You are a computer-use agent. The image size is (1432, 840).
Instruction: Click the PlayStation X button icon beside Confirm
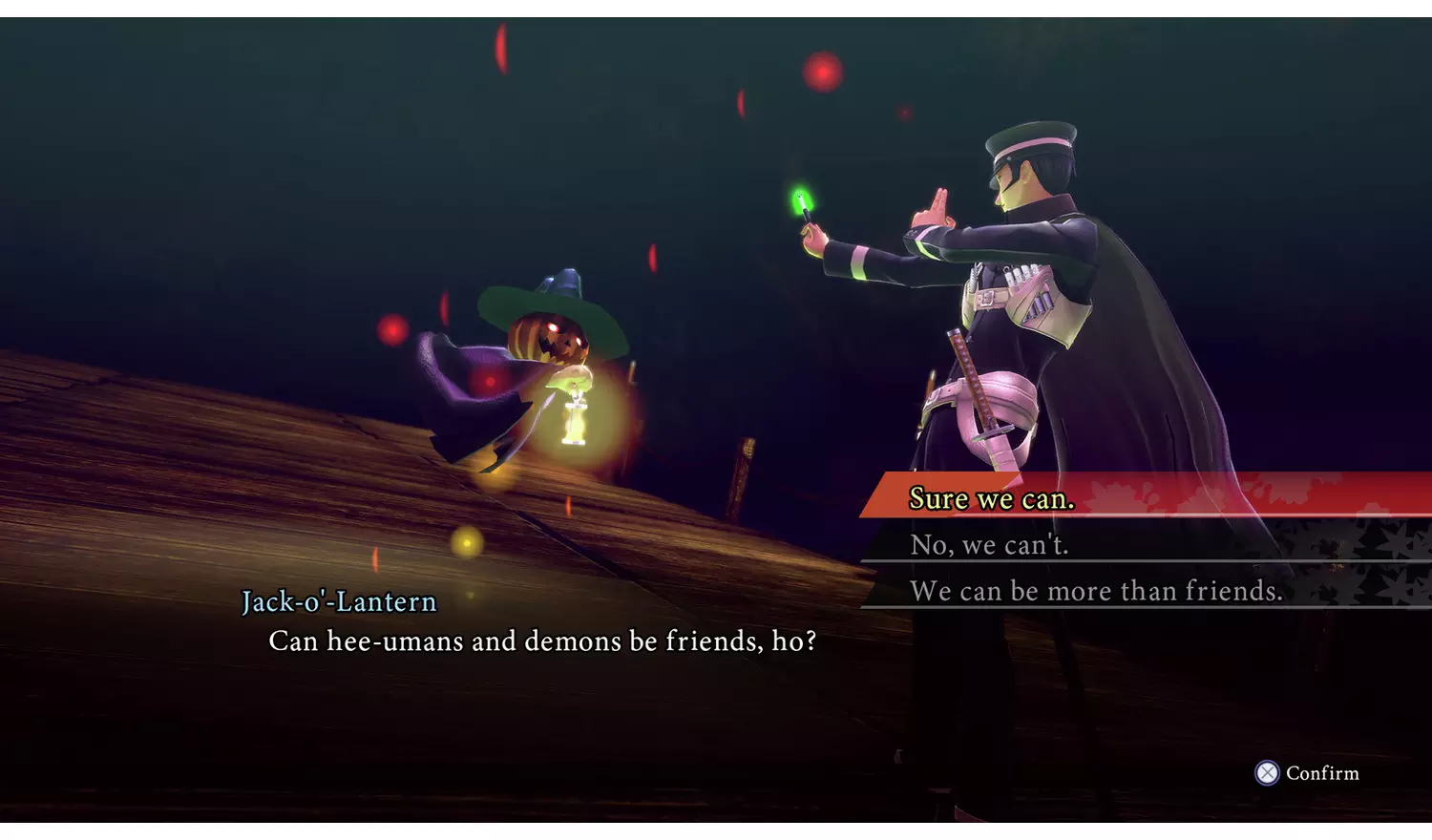[x=1267, y=773]
